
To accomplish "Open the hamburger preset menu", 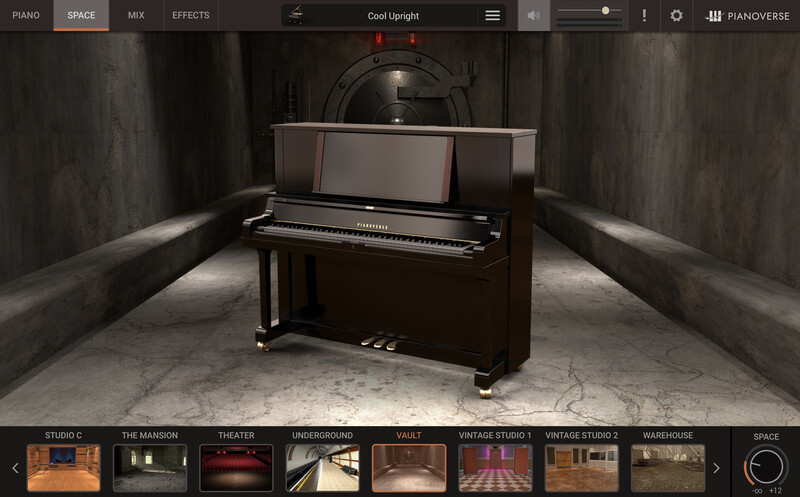I will (x=492, y=16).
